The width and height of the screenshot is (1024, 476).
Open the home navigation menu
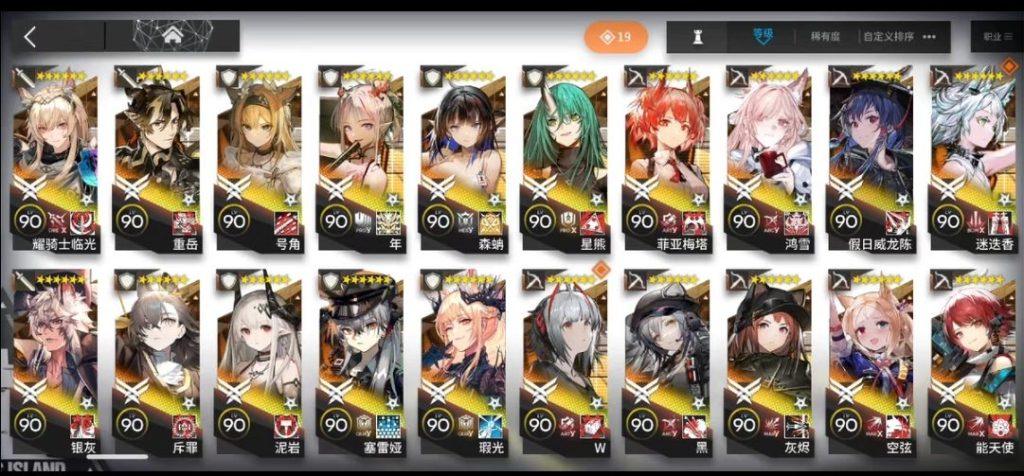click(x=172, y=36)
